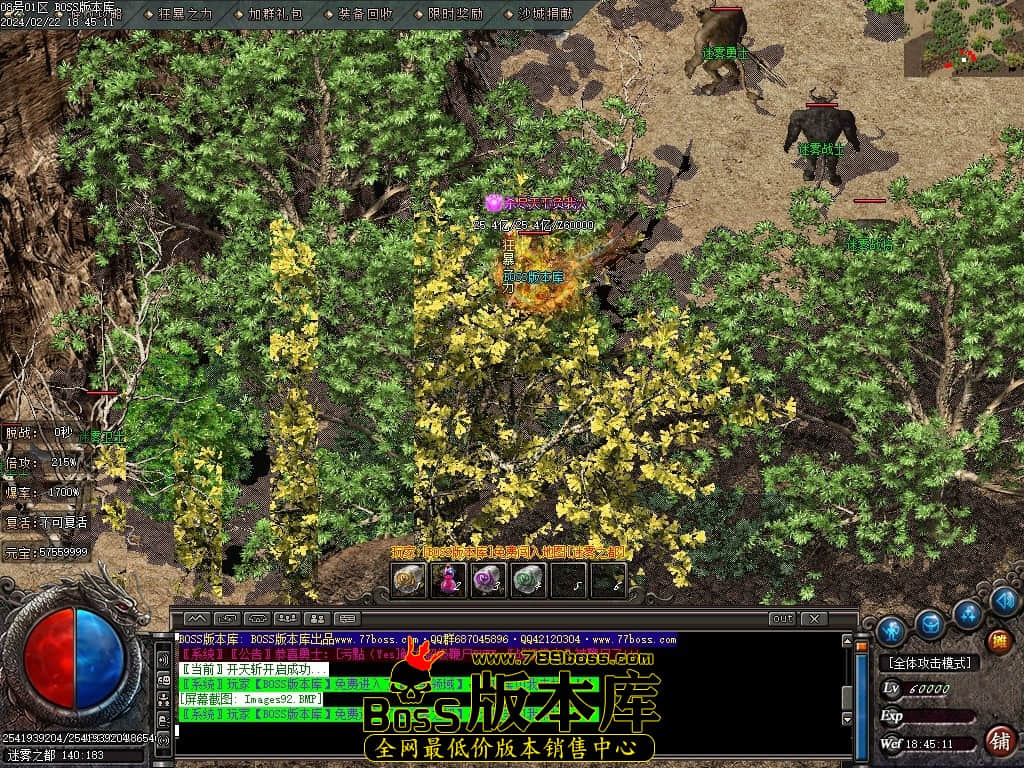
Task: Use the pink potion hotbar slot
Action: point(448,580)
